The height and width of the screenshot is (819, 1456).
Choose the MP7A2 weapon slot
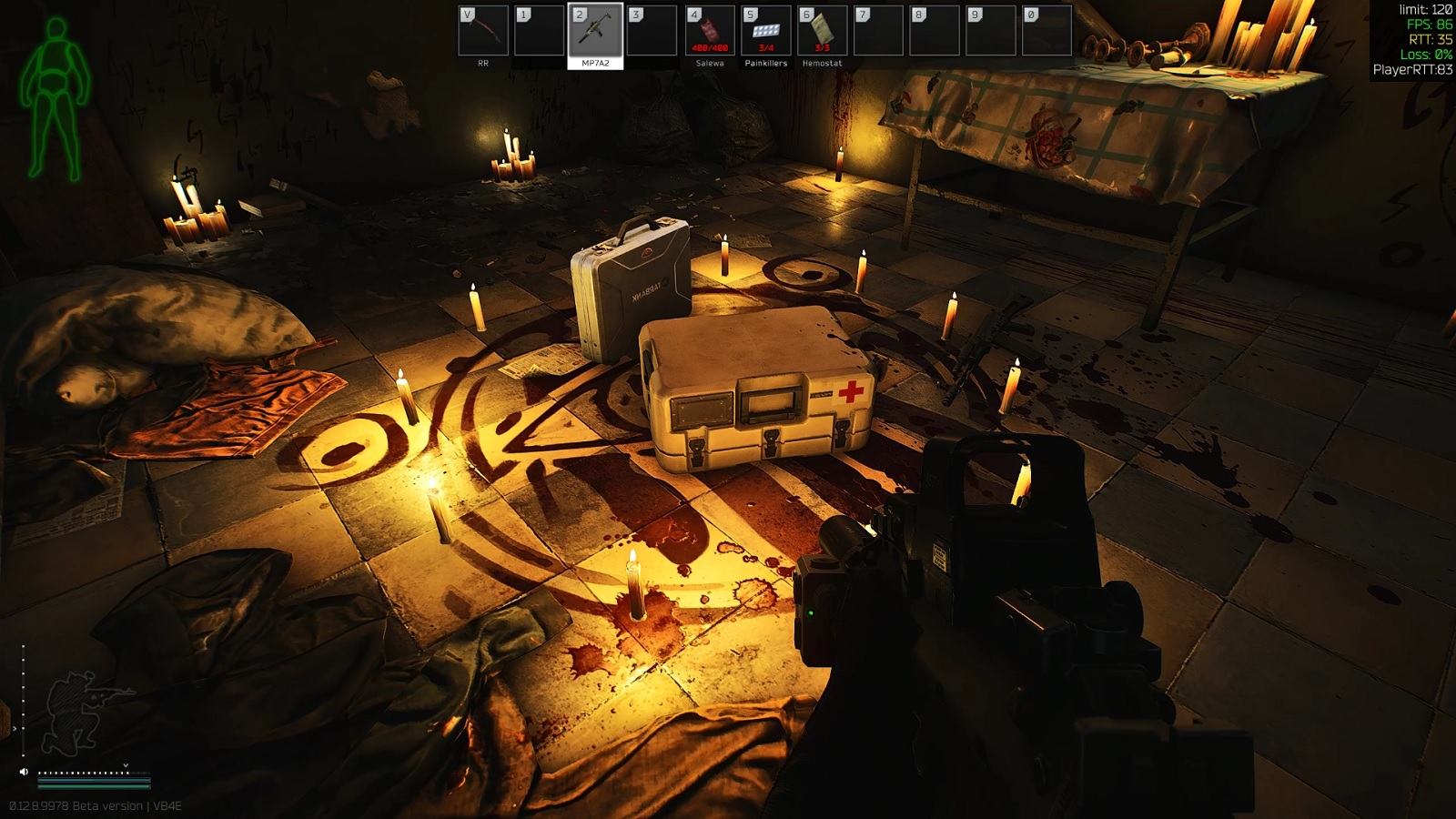[596, 31]
